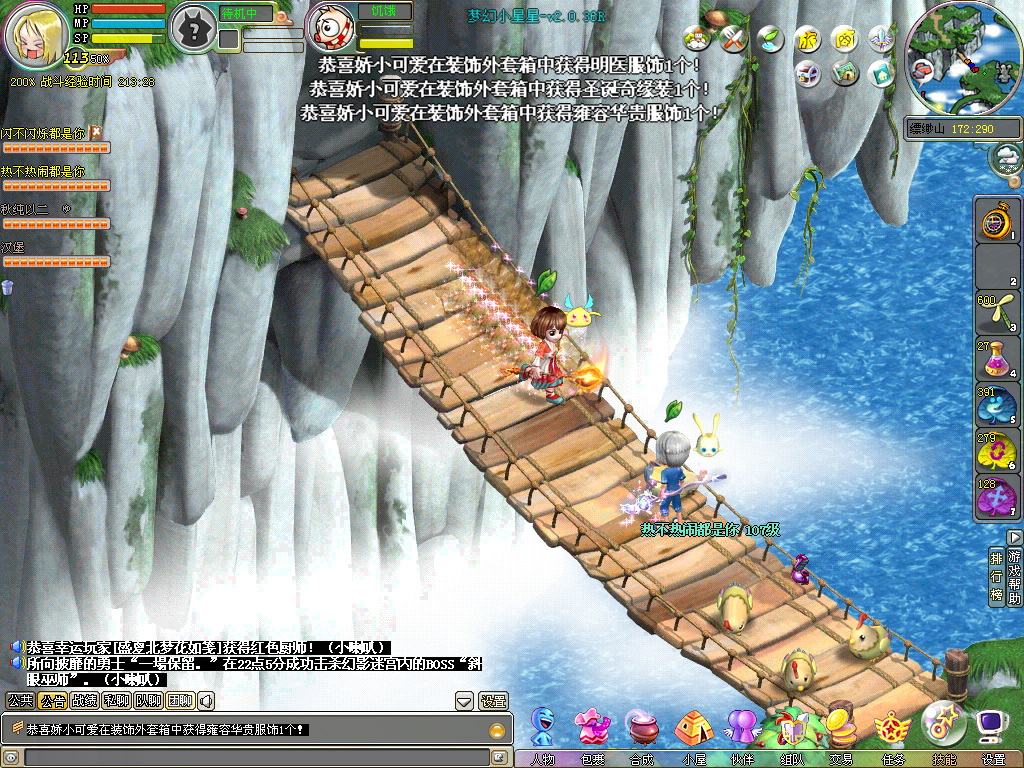
Task: Open the 游戏帮助 game help
Action: pyautogui.click(x=1015, y=576)
